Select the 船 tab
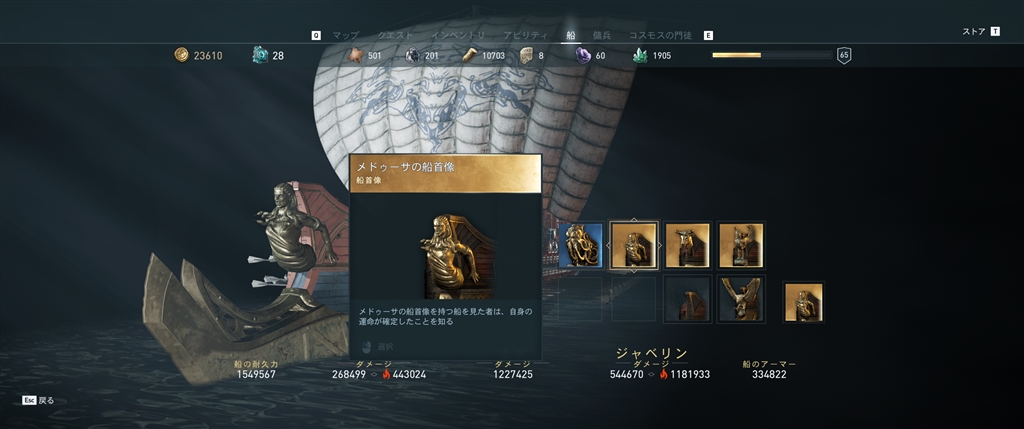Image resolution: width=1024 pixels, height=429 pixels. tap(571, 35)
